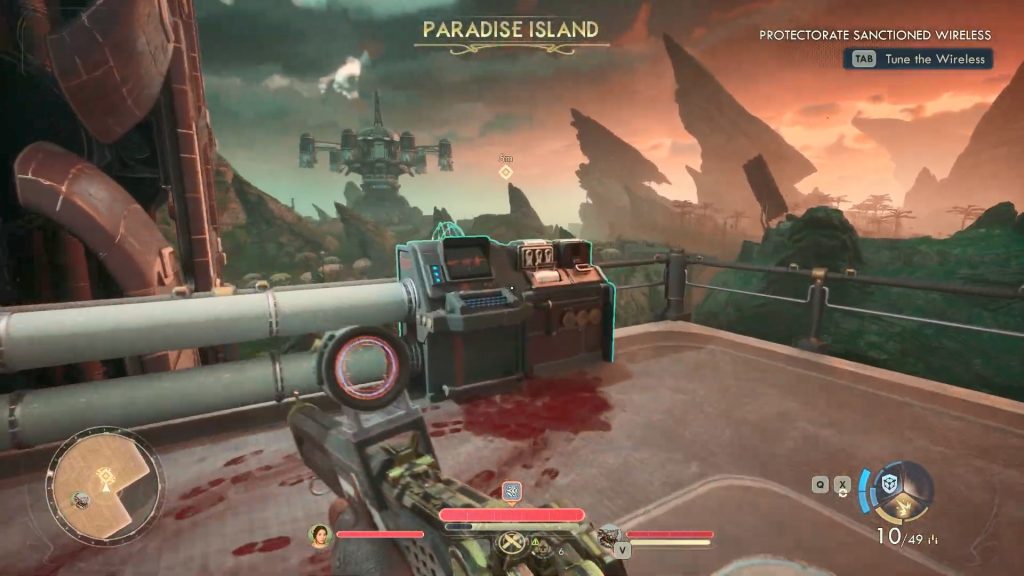Click the yellow warning triangle icon
Screen dimensions: 1024x576
point(536,542)
